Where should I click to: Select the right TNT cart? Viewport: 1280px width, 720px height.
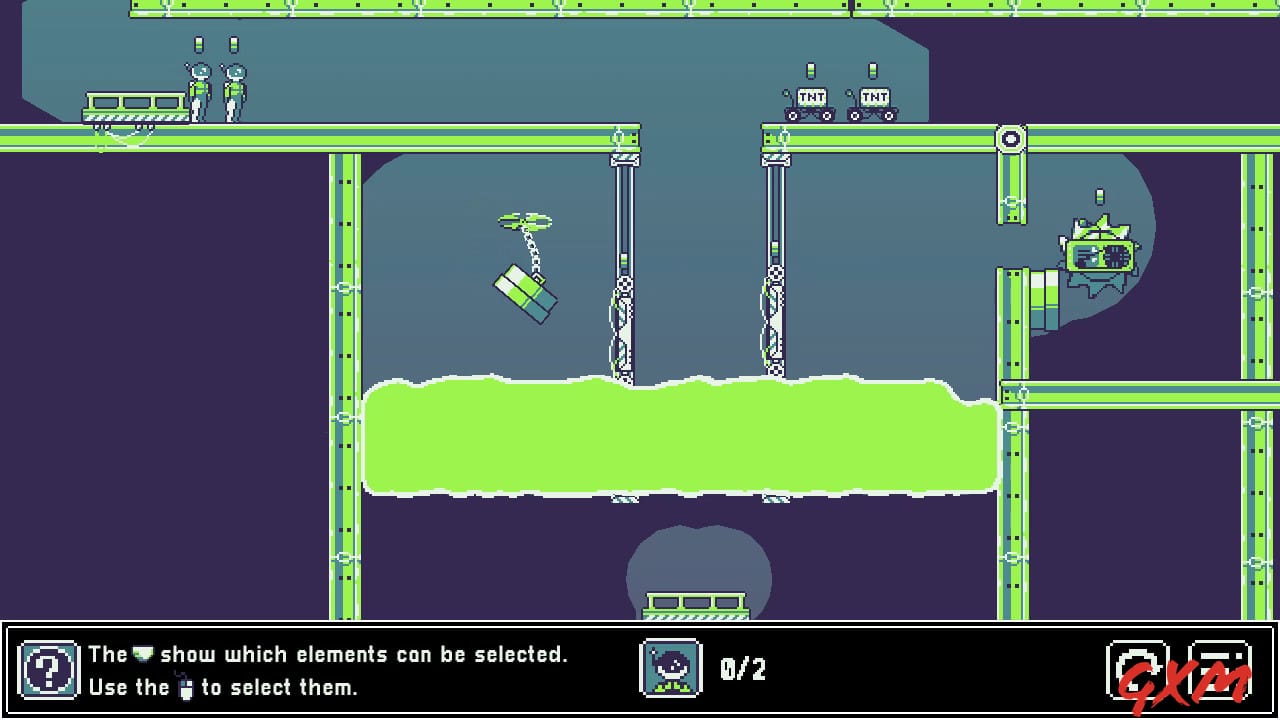tap(874, 100)
